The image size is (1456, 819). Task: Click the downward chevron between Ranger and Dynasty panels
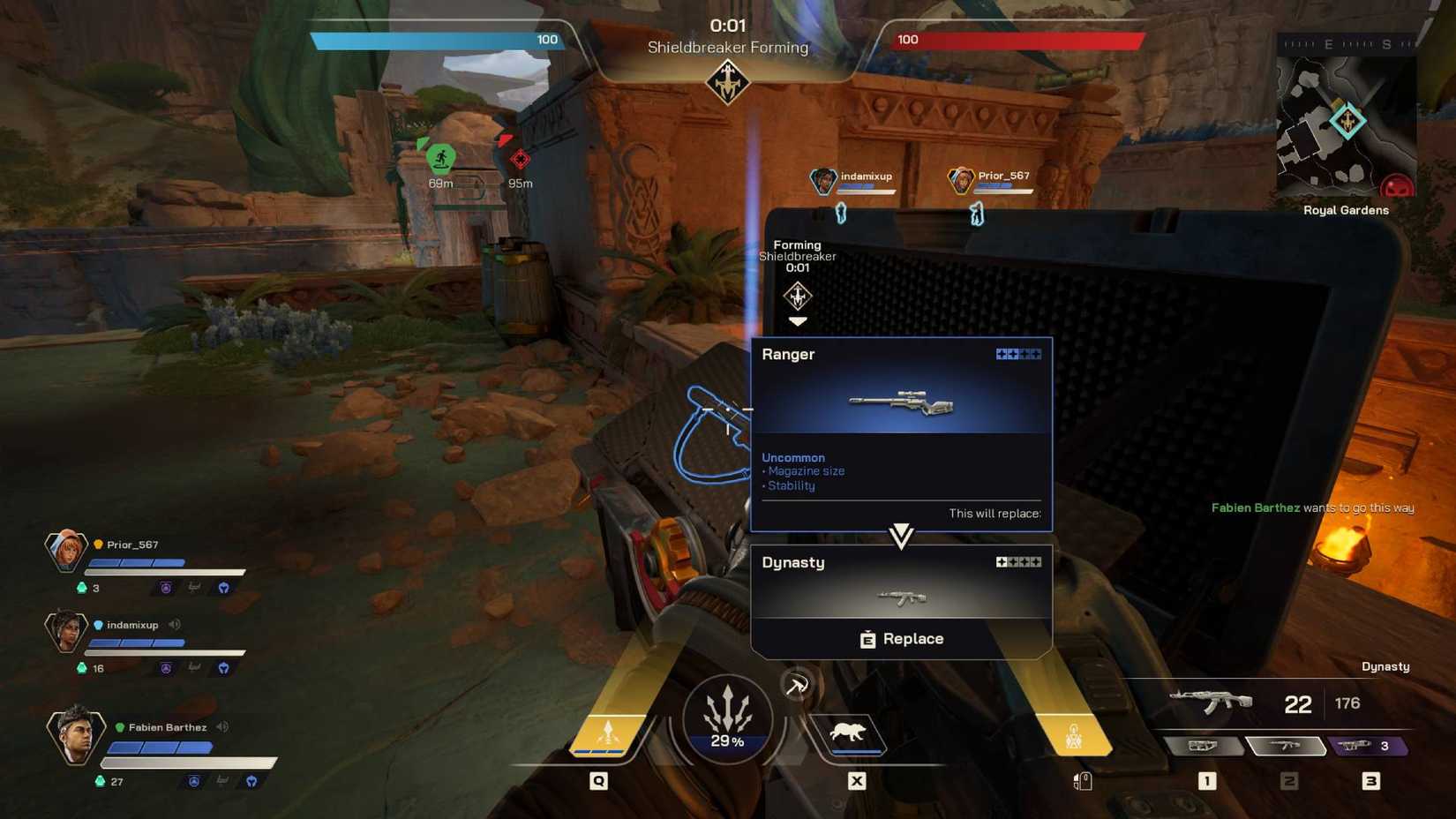tap(900, 537)
